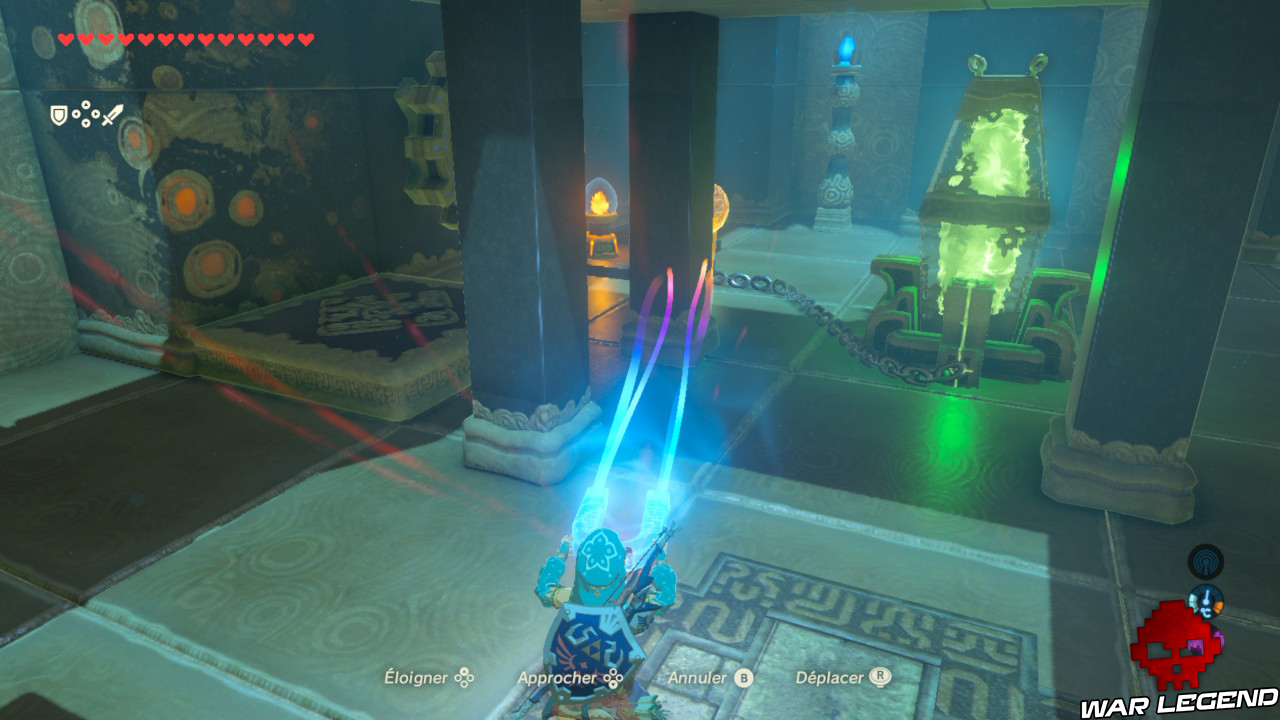This screenshot has height=720, width=1280.
Task: Select the Déplacer command label
Action: pos(831,677)
